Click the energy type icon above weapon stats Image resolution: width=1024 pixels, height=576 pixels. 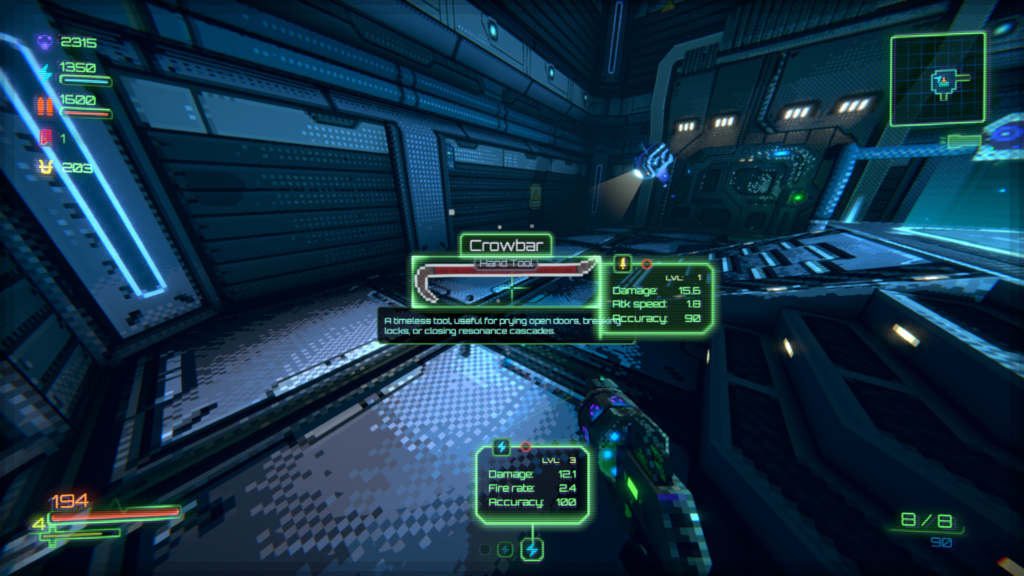[x=501, y=446]
